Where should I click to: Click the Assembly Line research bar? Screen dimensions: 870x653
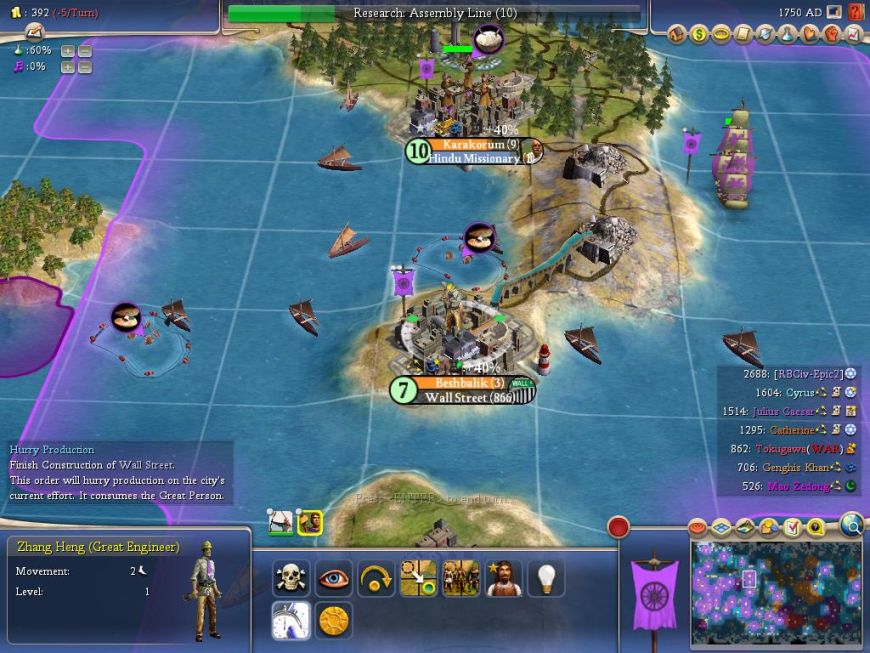point(434,13)
